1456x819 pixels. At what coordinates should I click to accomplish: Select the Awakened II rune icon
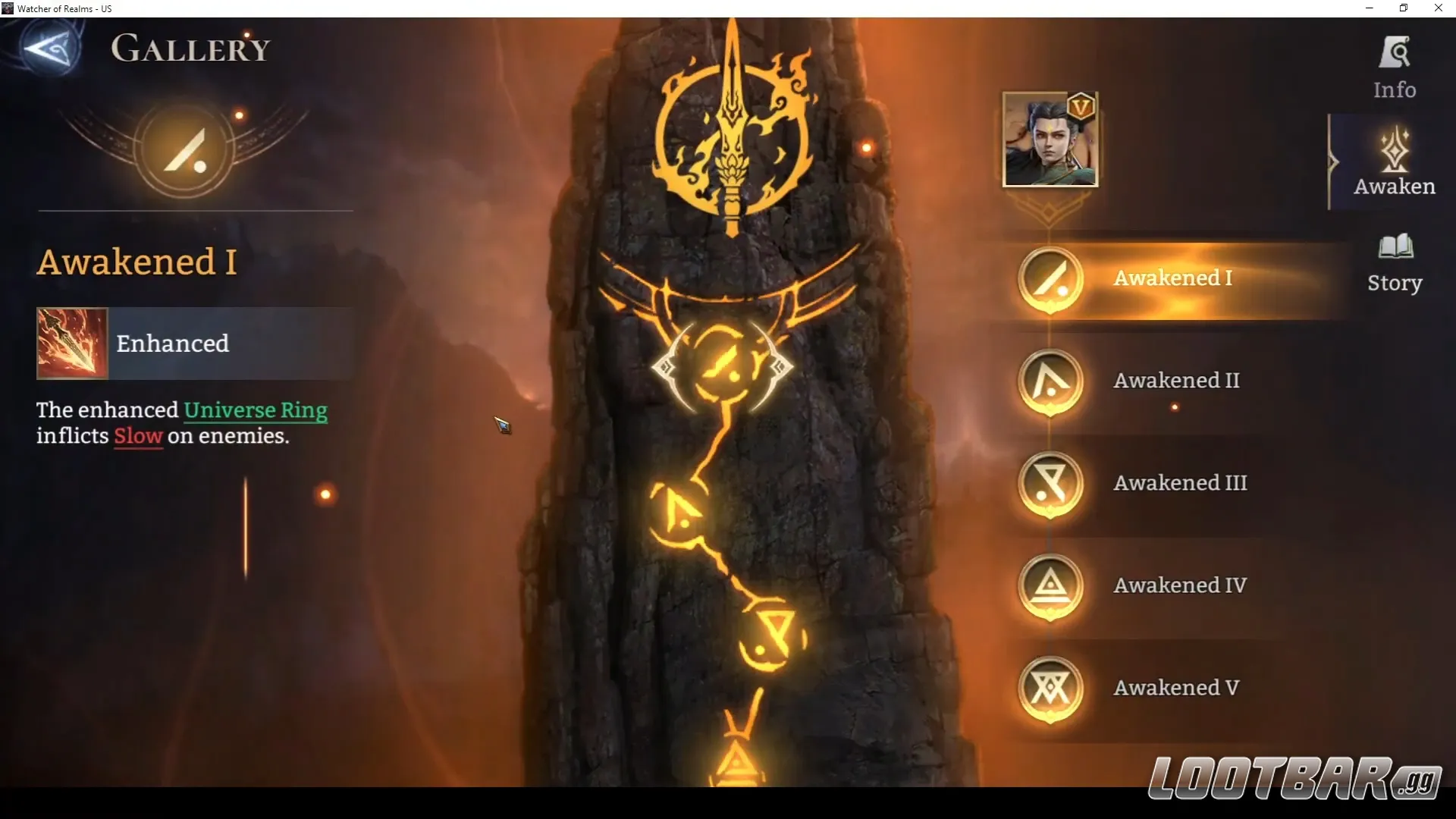(1050, 381)
